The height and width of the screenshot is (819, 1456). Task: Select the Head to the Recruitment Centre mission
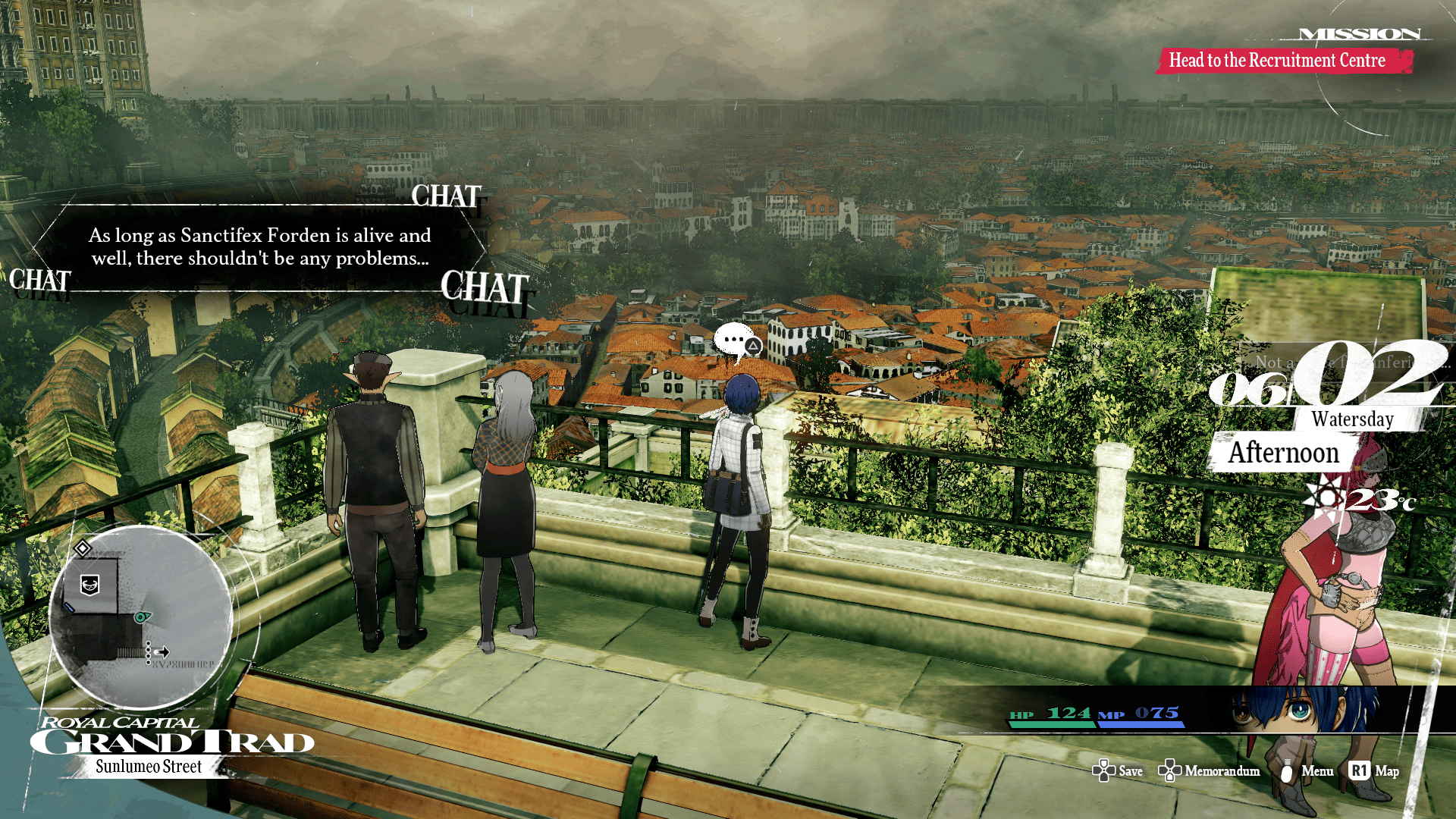(x=1277, y=61)
